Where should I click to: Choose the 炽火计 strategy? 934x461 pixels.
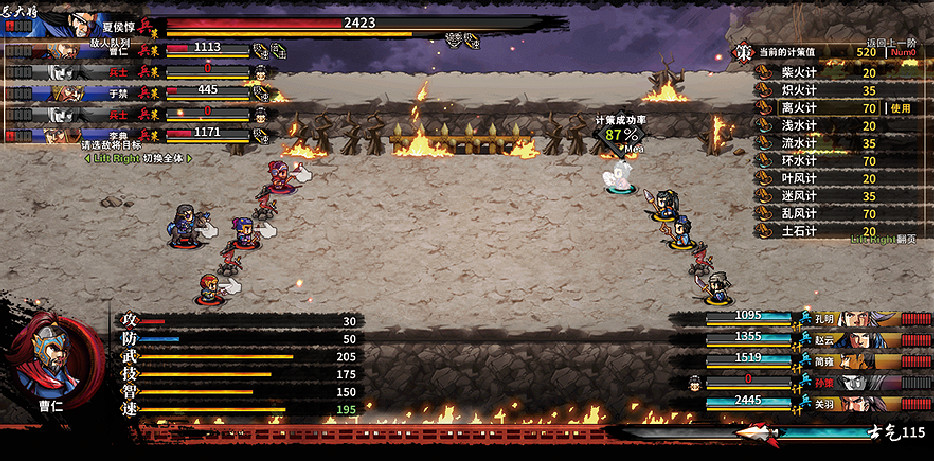click(x=798, y=90)
